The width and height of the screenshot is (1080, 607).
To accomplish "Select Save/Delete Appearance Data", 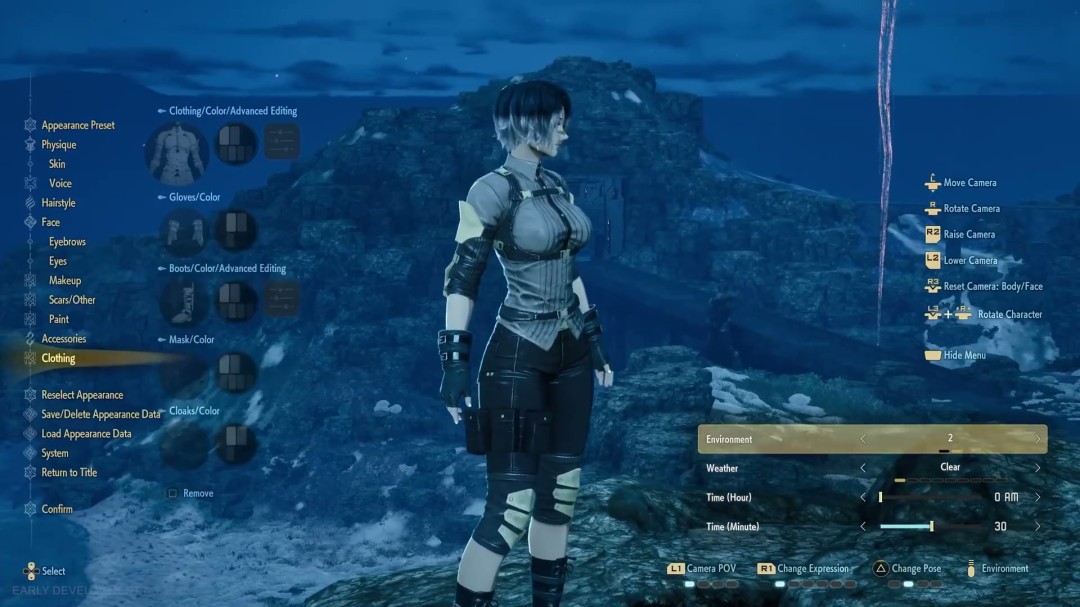I will (x=100, y=415).
